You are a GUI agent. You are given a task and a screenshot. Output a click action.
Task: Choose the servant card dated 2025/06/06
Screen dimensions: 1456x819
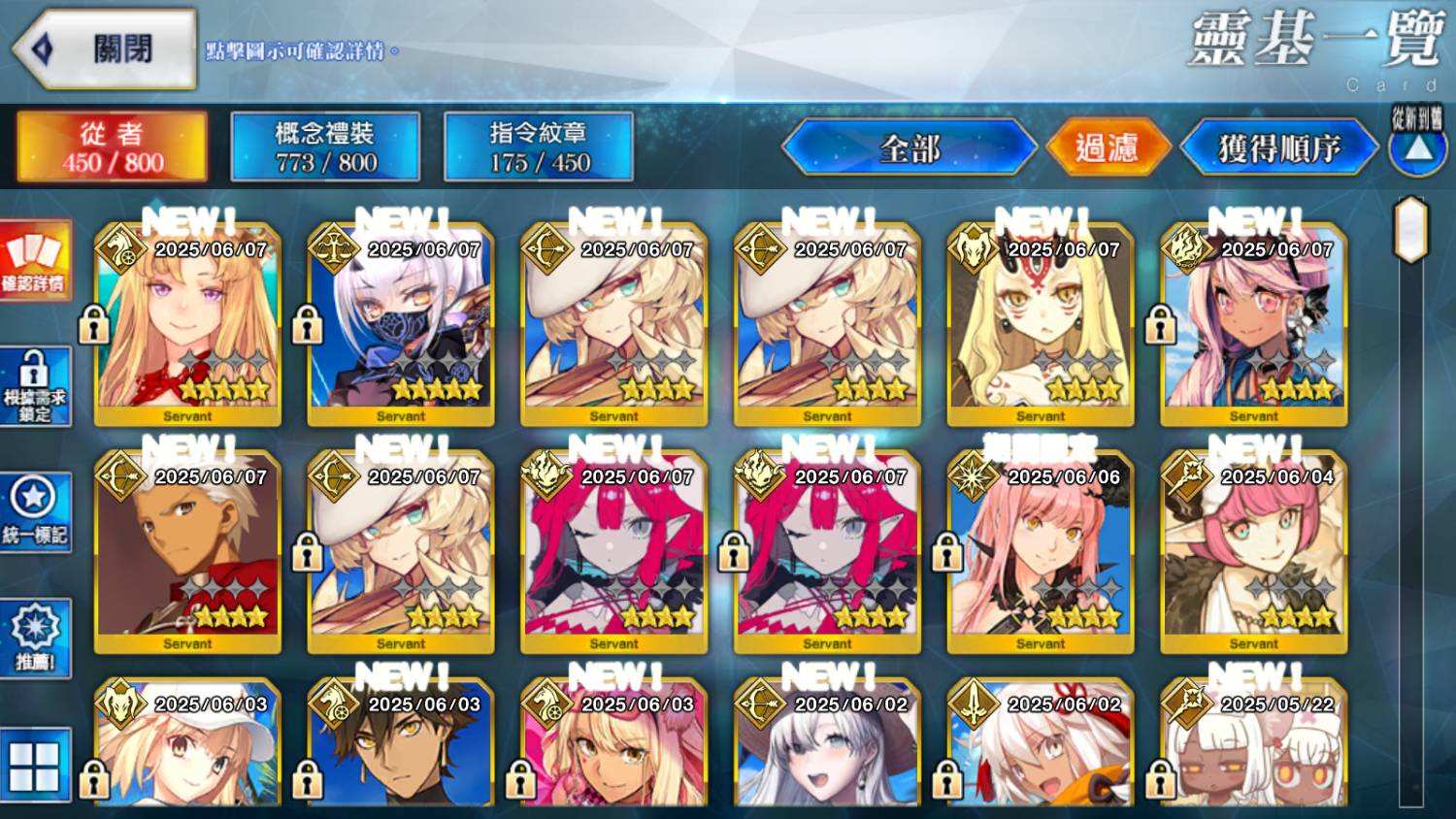(x=1041, y=553)
